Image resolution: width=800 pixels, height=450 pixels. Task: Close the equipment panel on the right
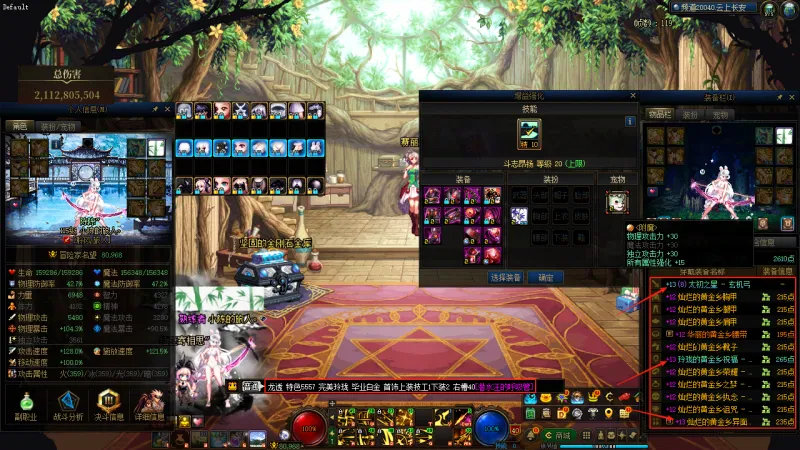(794, 97)
